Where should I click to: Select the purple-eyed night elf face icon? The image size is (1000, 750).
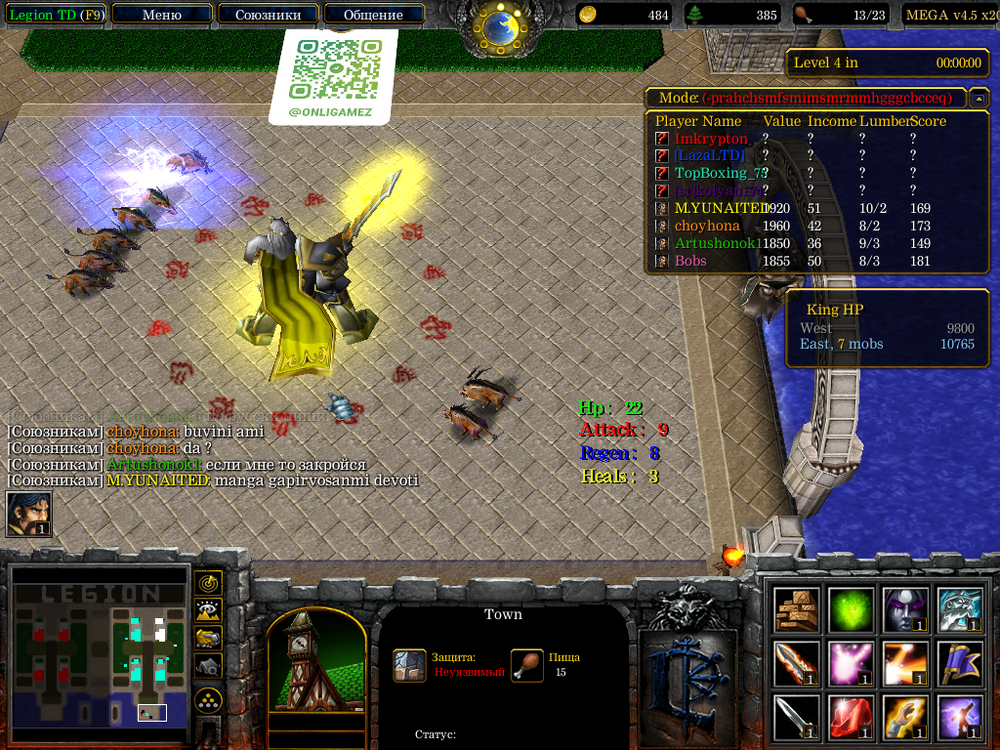[906, 610]
